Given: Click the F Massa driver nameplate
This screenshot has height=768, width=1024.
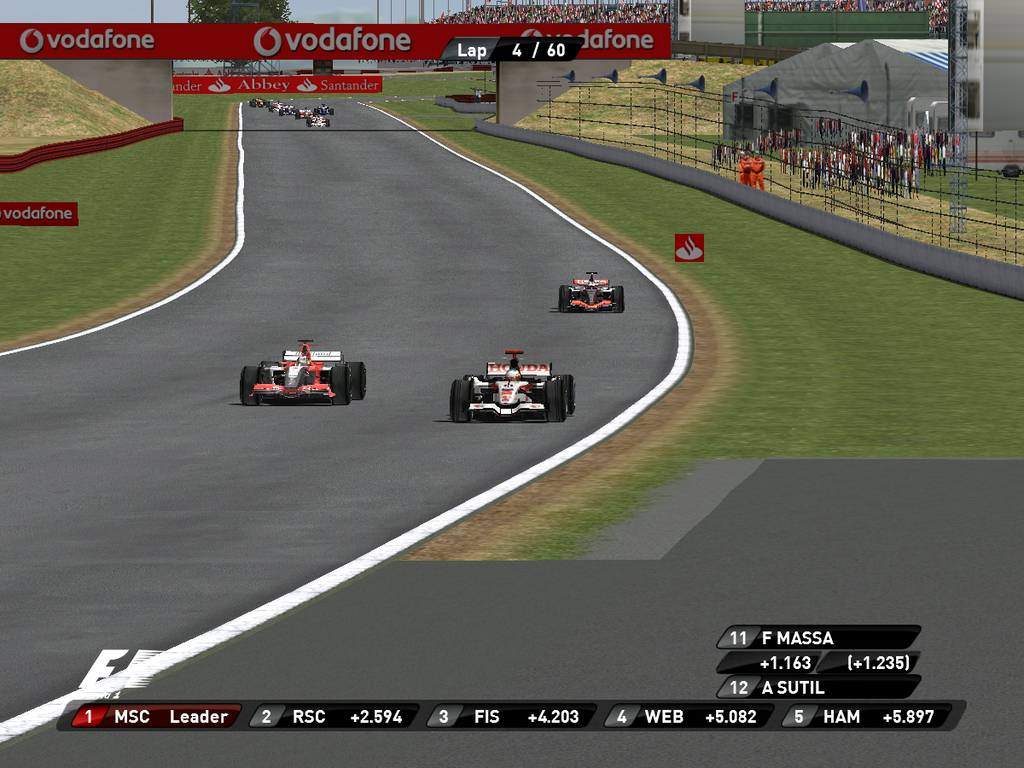Looking at the screenshot, I should coord(818,638).
